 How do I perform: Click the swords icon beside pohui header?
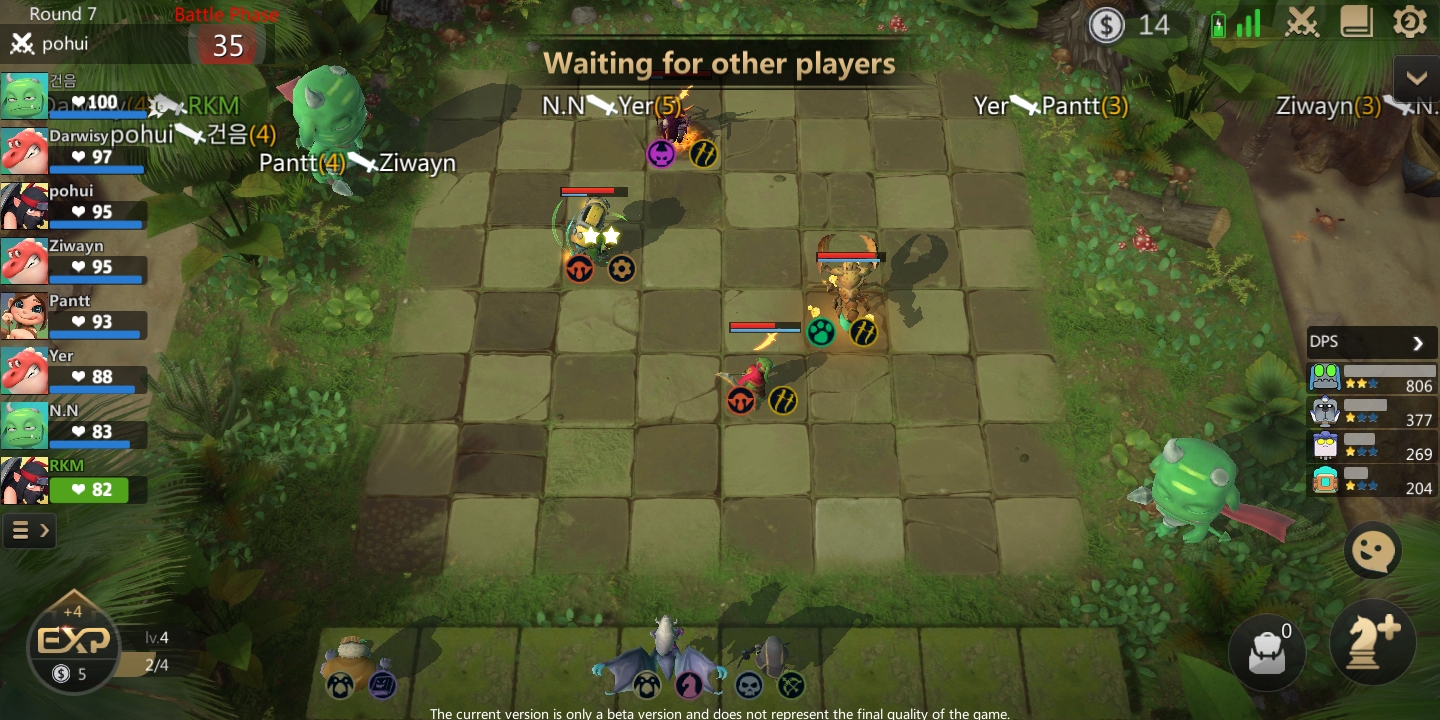pos(22,44)
